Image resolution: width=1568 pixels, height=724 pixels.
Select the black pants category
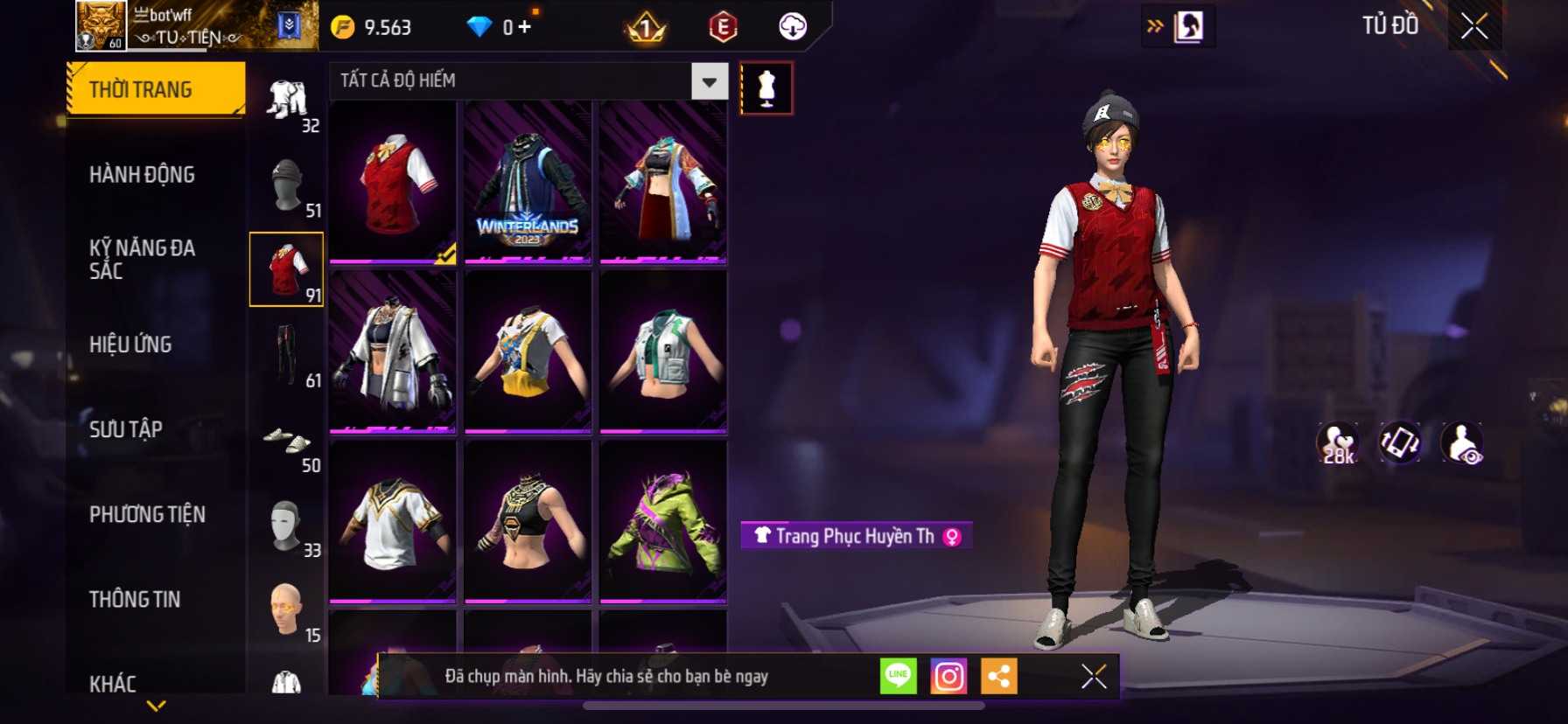point(287,355)
